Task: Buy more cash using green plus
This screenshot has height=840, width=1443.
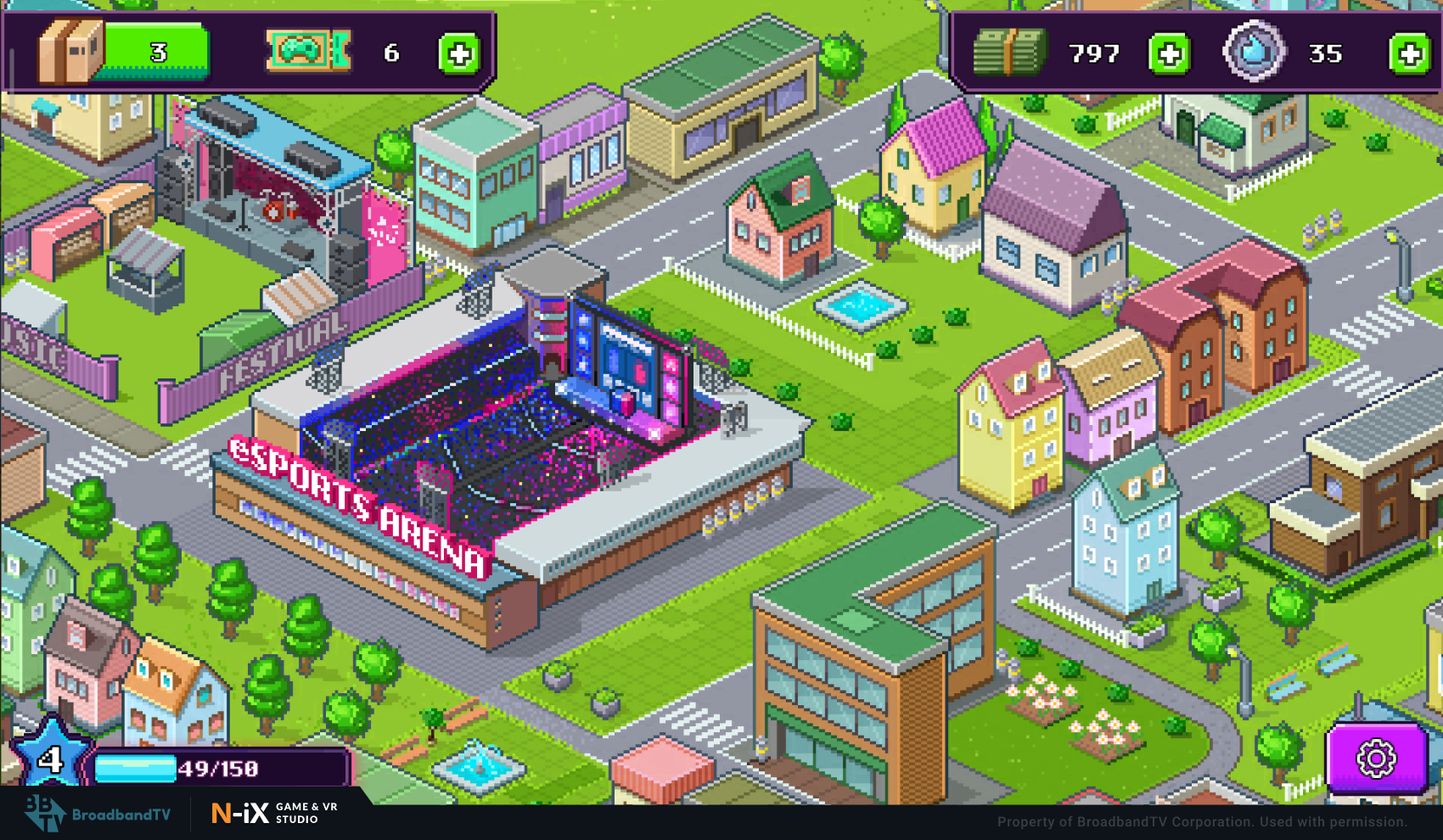Action: [x=1169, y=54]
